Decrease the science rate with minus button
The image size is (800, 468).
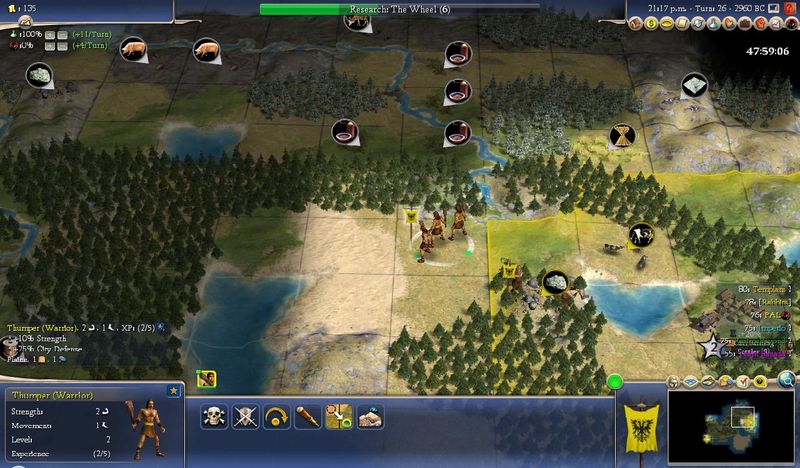click(61, 33)
